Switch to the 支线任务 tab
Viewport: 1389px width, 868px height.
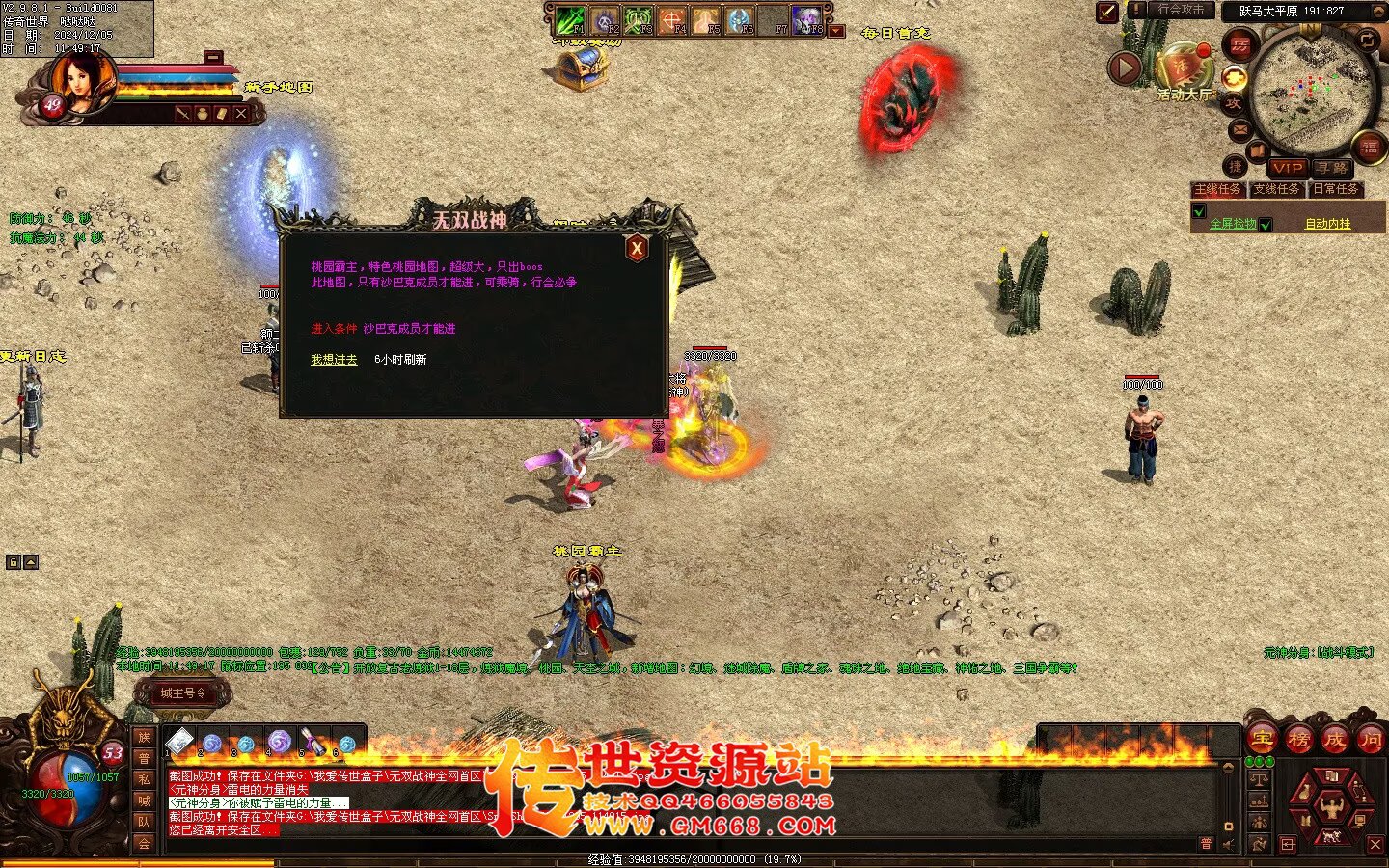click(x=1277, y=190)
